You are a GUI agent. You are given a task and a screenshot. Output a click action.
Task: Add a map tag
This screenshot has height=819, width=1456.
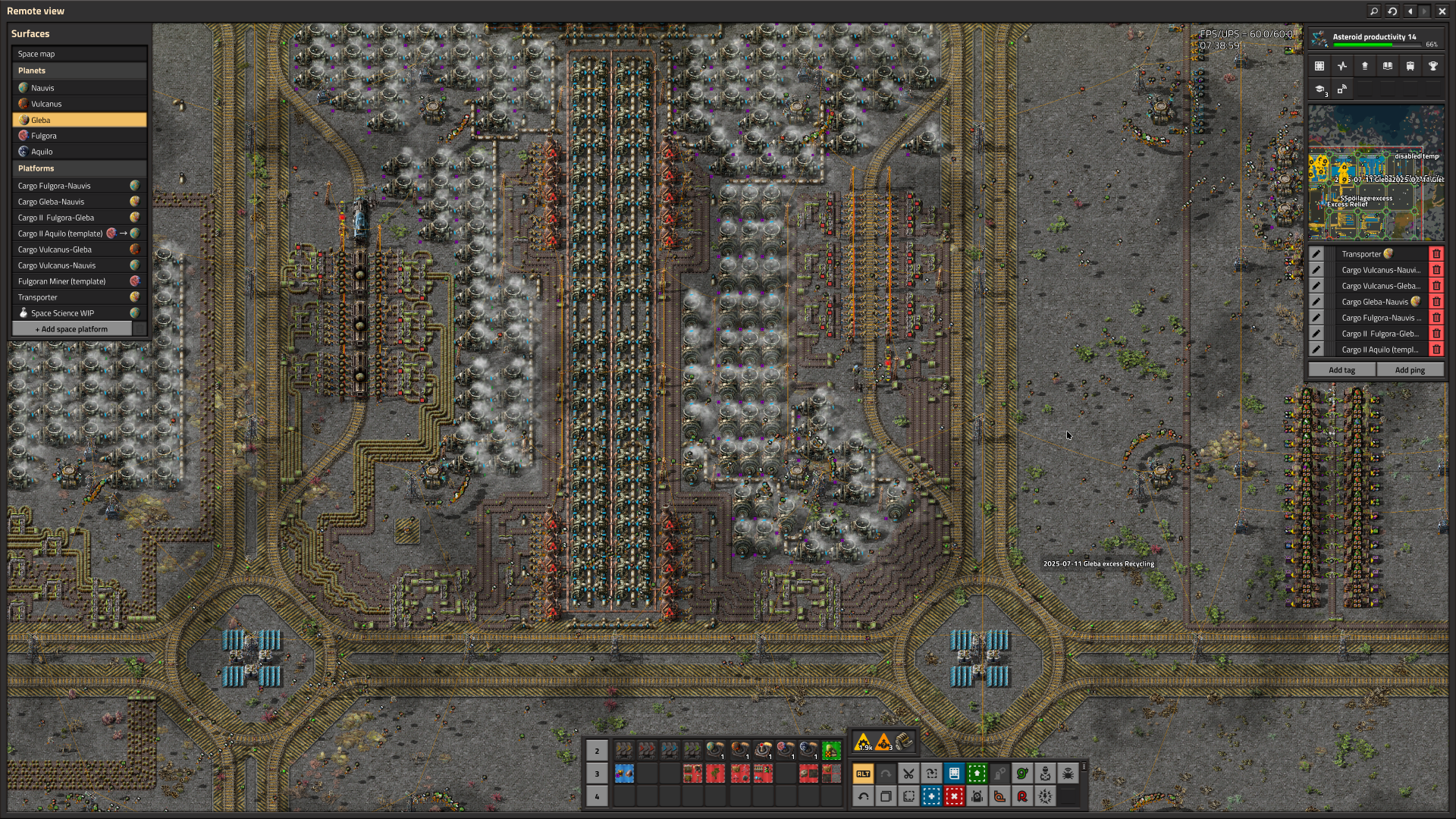coord(1341,370)
